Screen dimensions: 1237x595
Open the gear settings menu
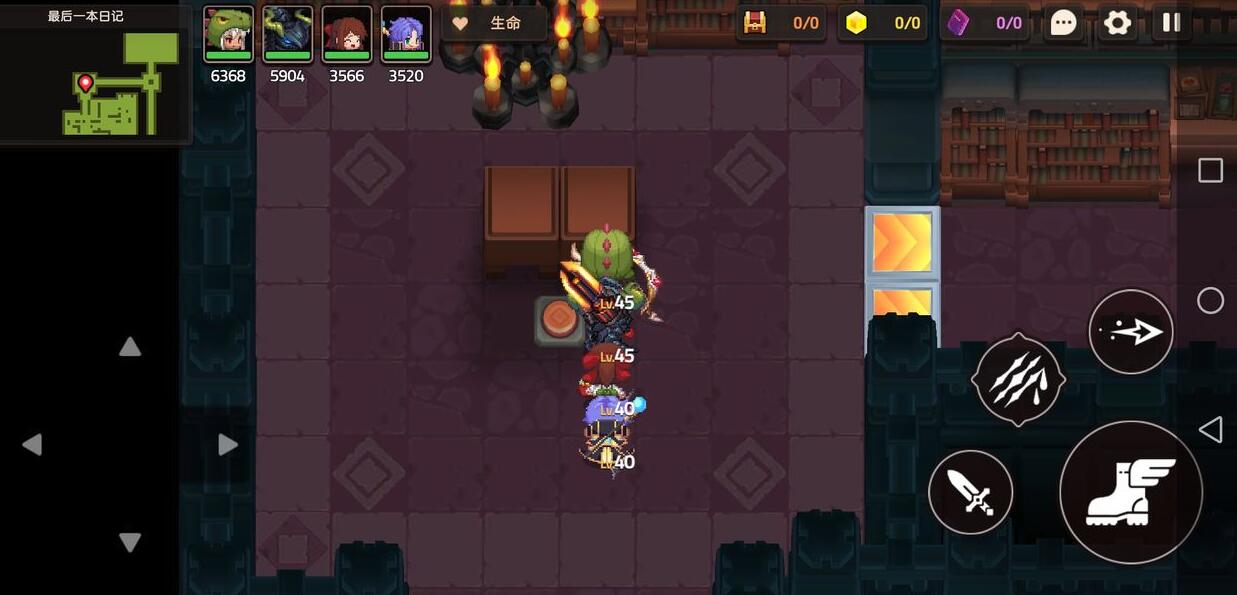pos(1117,23)
